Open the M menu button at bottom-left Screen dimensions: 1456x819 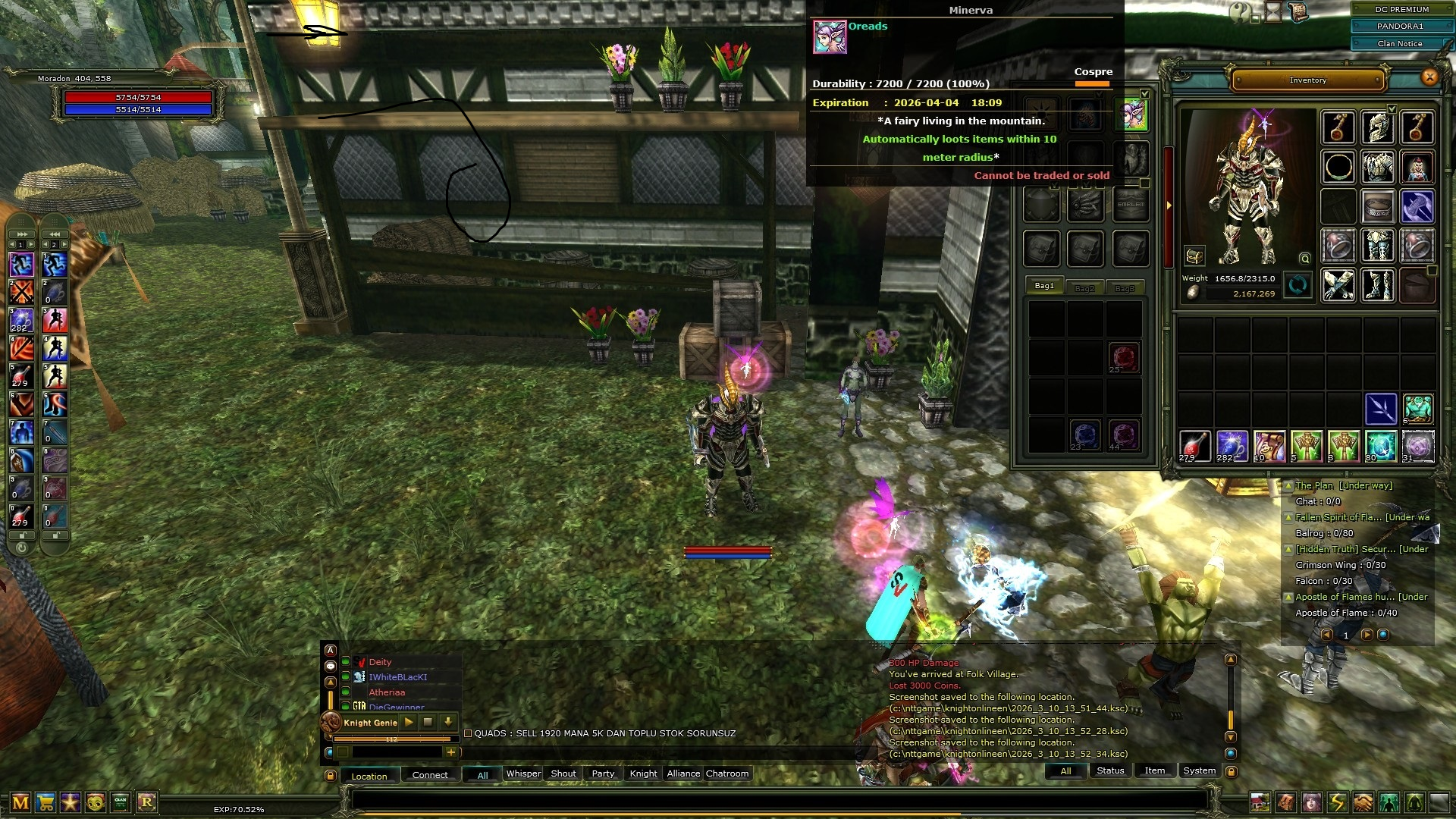[20, 802]
